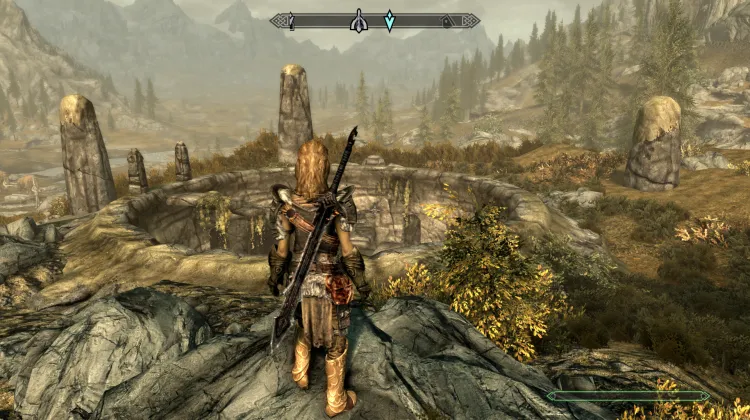Select the cyan quest marker on the compass
The width and height of the screenshot is (750, 420).
(390, 20)
